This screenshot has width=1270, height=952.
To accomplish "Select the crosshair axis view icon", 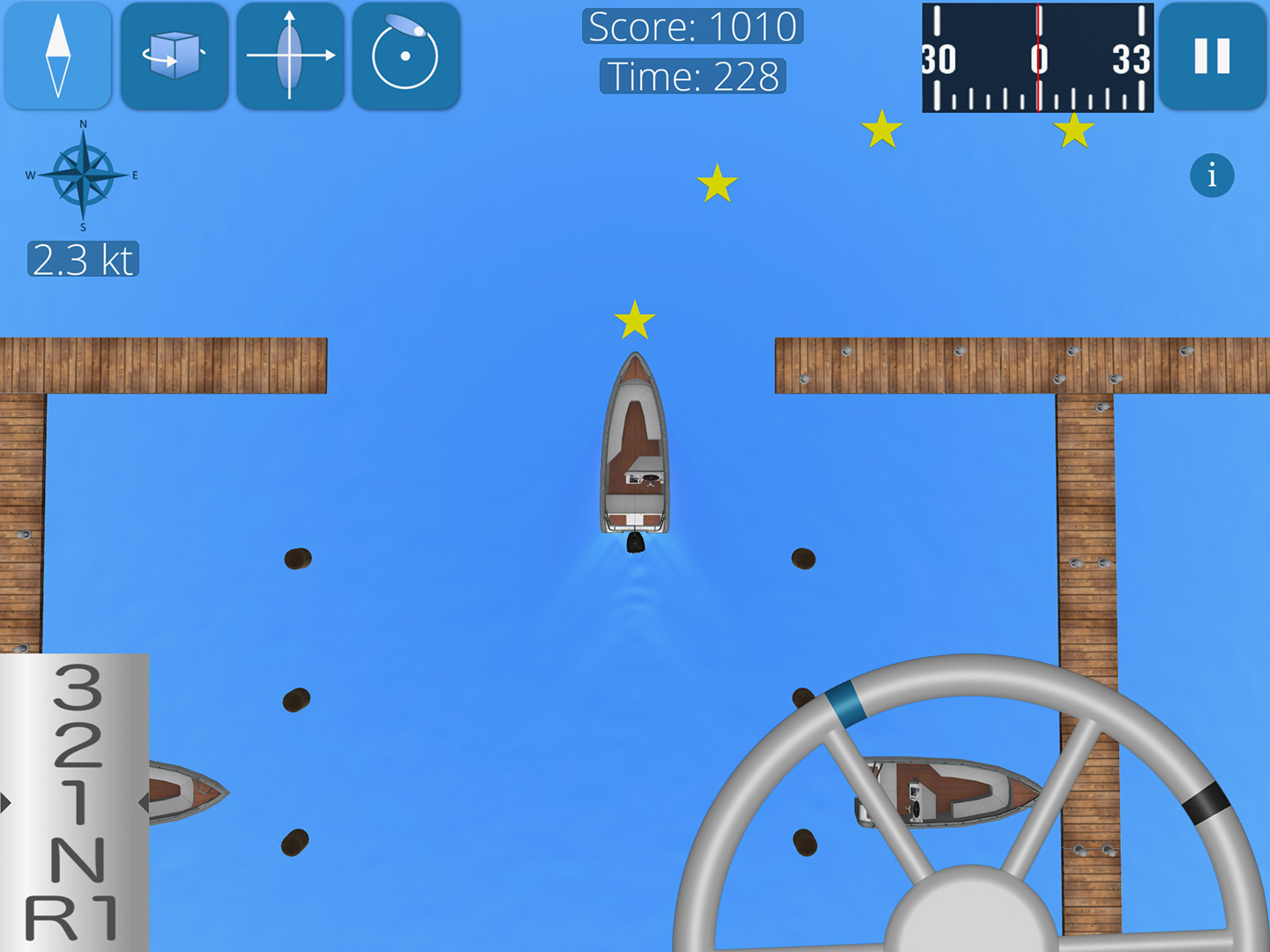I will tap(290, 55).
